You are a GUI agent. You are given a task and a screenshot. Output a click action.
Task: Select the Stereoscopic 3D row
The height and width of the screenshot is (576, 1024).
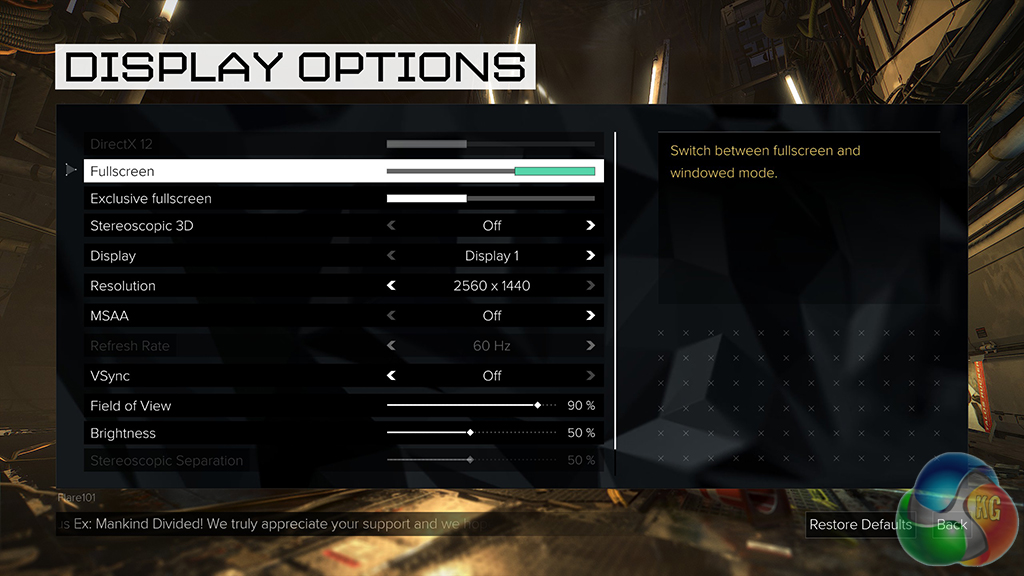pos(200,226)
